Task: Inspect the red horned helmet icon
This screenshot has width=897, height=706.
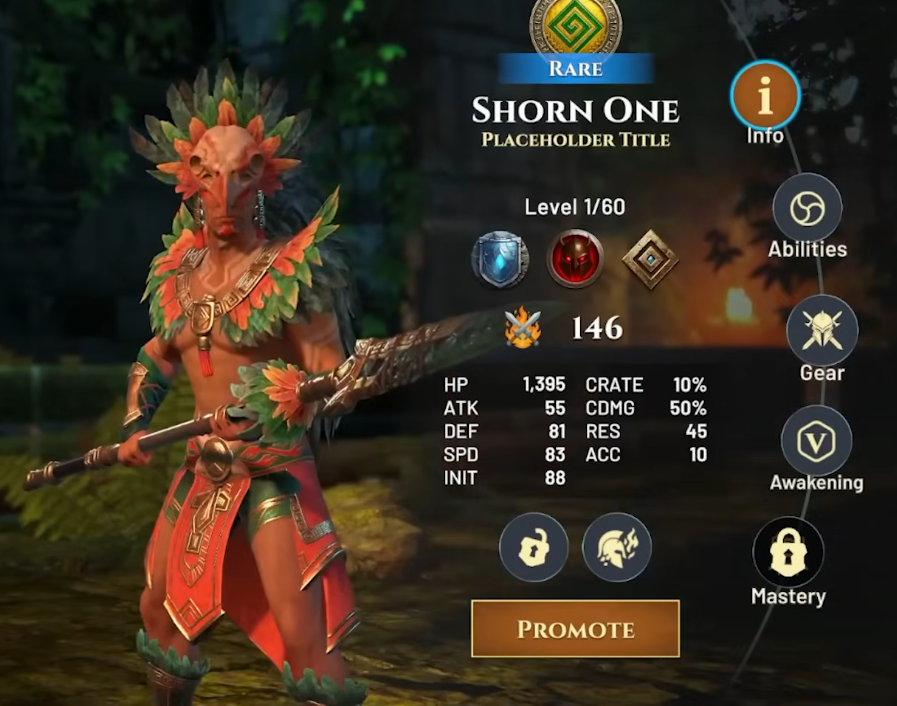Action: pos(576,258)
